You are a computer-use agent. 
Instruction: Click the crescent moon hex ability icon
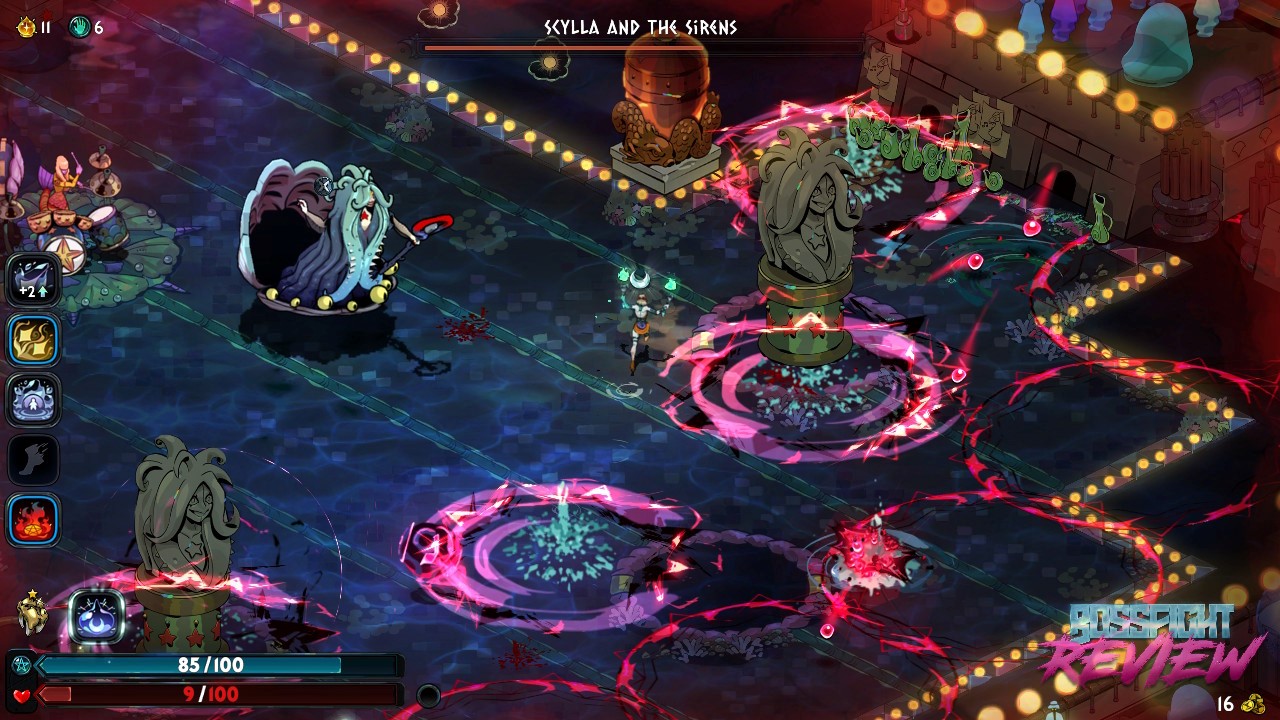[x=96, y=617]
